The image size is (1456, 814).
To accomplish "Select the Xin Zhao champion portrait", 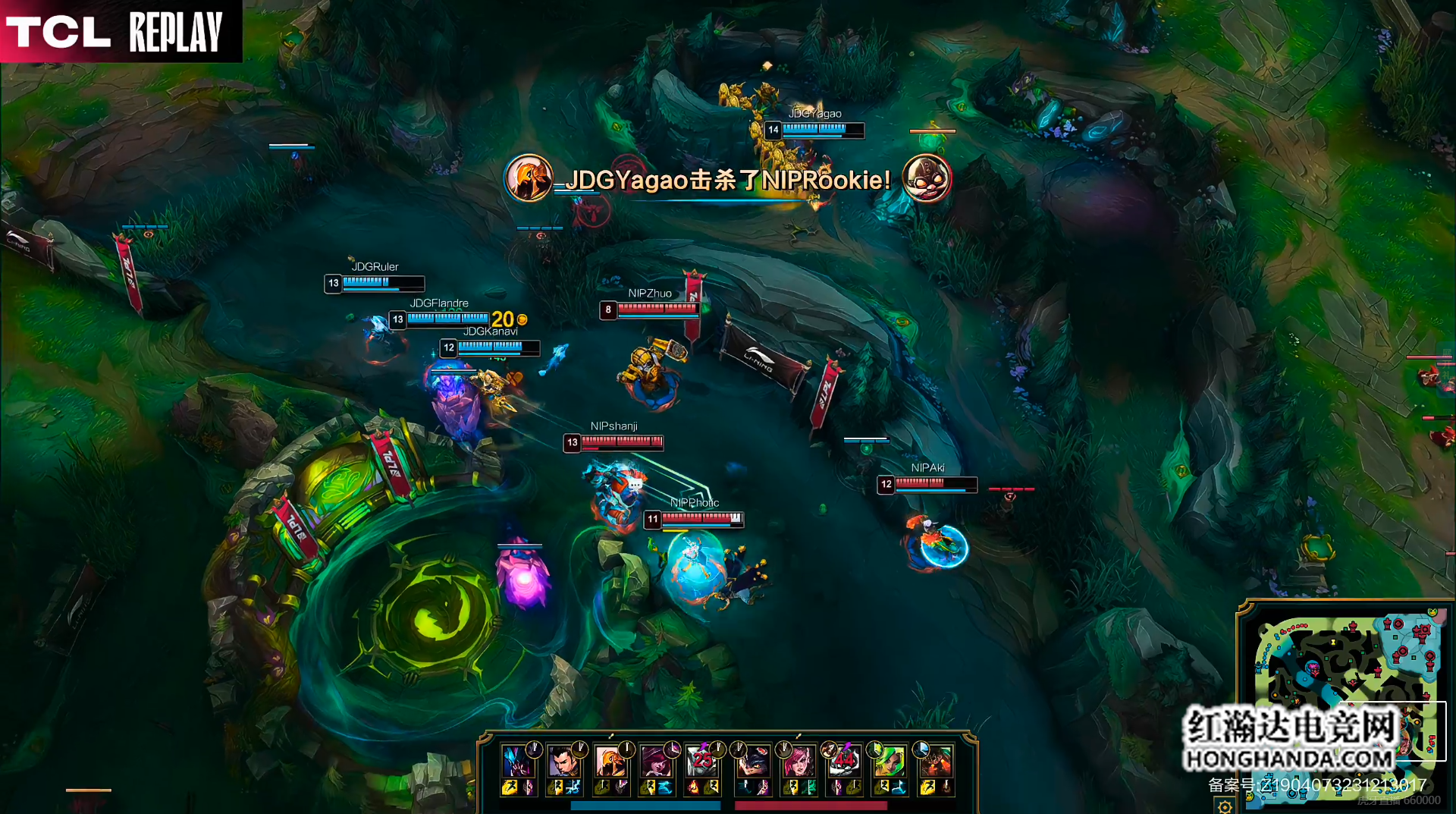I will pyautogui.click(x=563, y=761).
